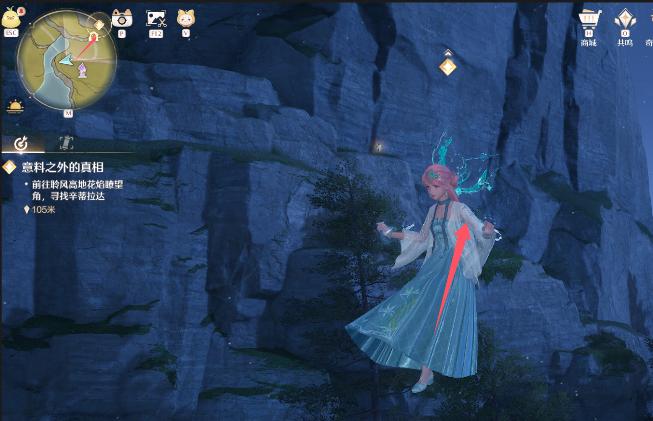
Task: Open the circular minimap
Action: click(x=67, y=59)
